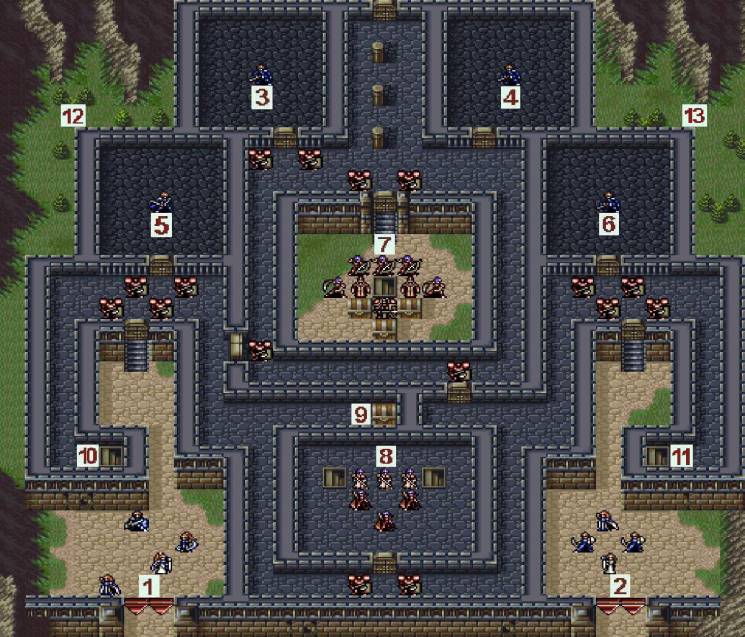The image size is (745, 637).
Task: Choose marker 3 on the map
Action: [x=262, y=97]
